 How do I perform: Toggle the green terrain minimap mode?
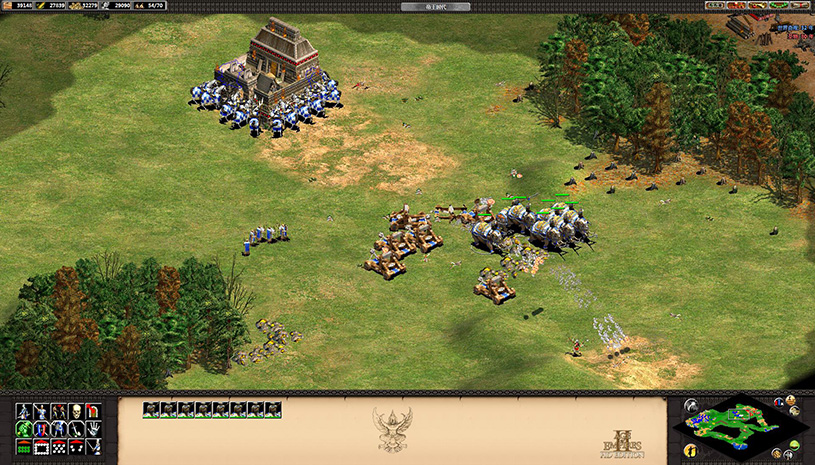[792, 443]
